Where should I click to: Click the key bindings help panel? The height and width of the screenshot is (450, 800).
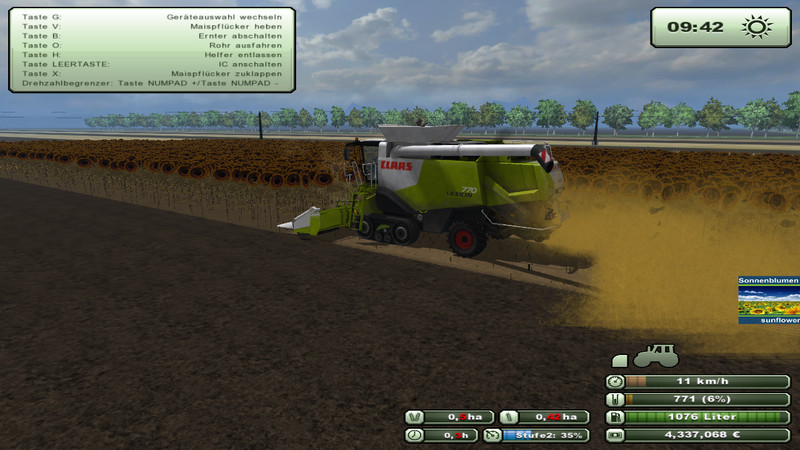(152, 50)
